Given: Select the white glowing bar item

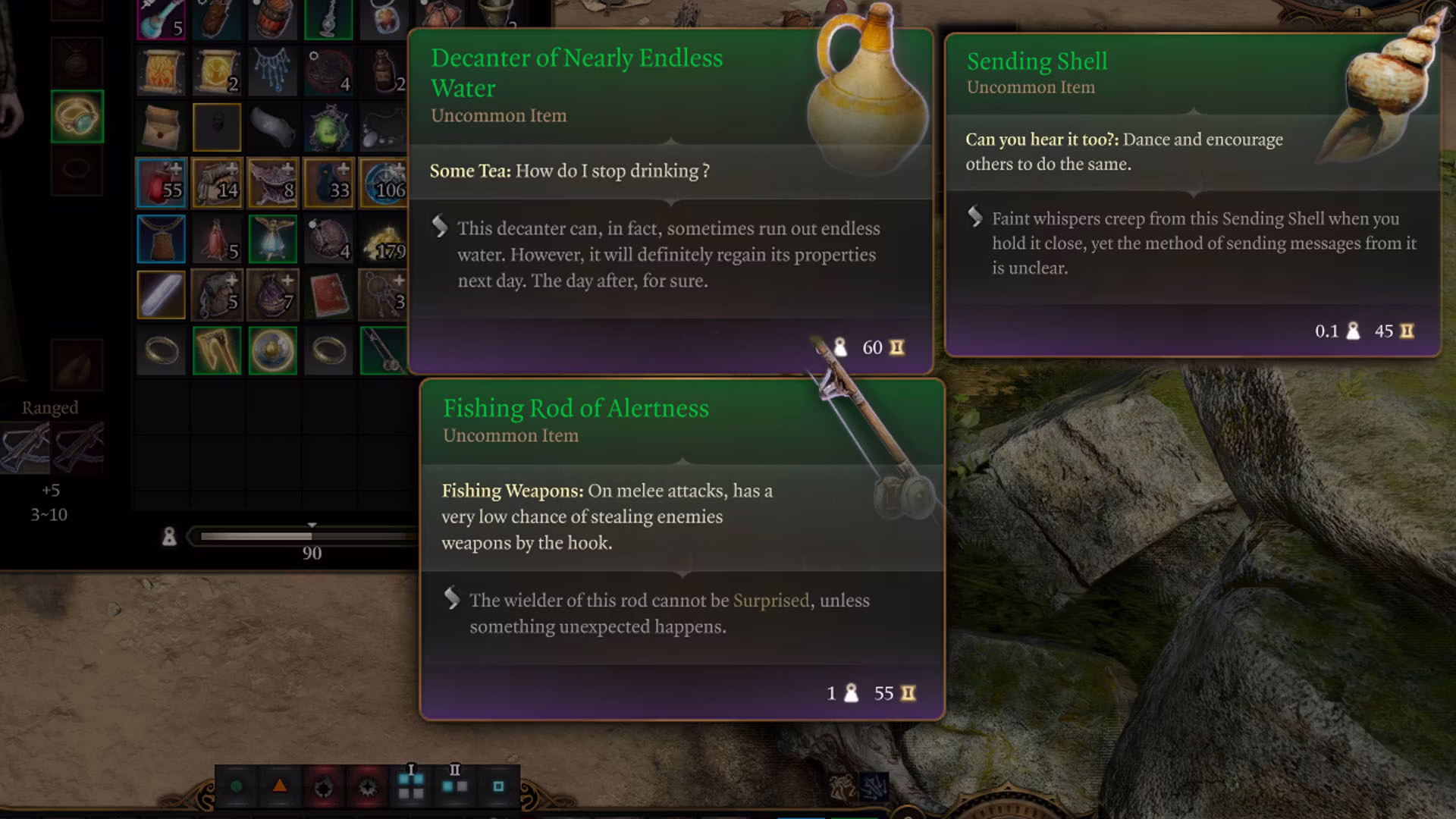Looking at the screenshot, I should (161, 295).
